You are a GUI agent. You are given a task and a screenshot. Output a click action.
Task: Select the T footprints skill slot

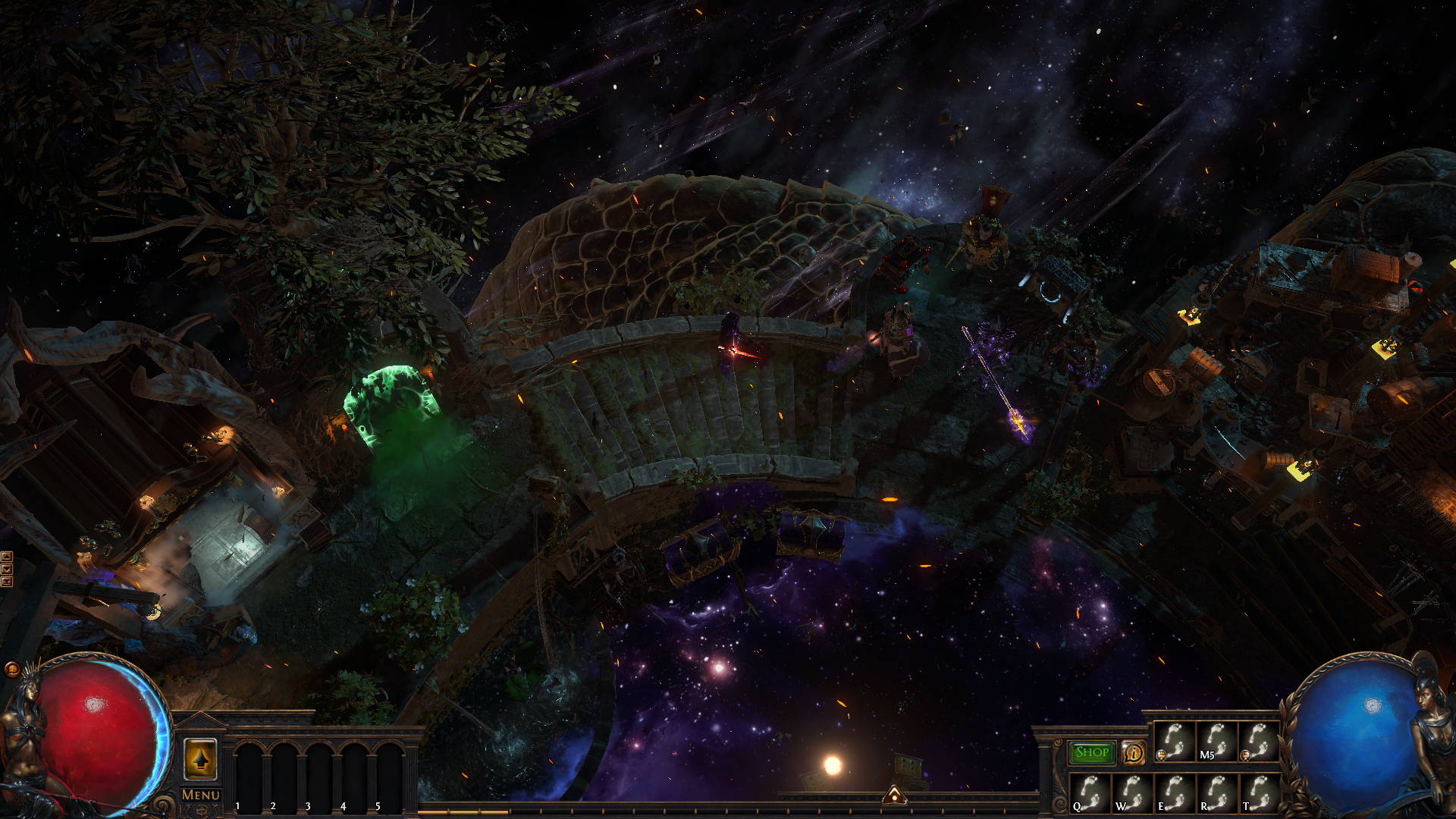(1258, 793)
